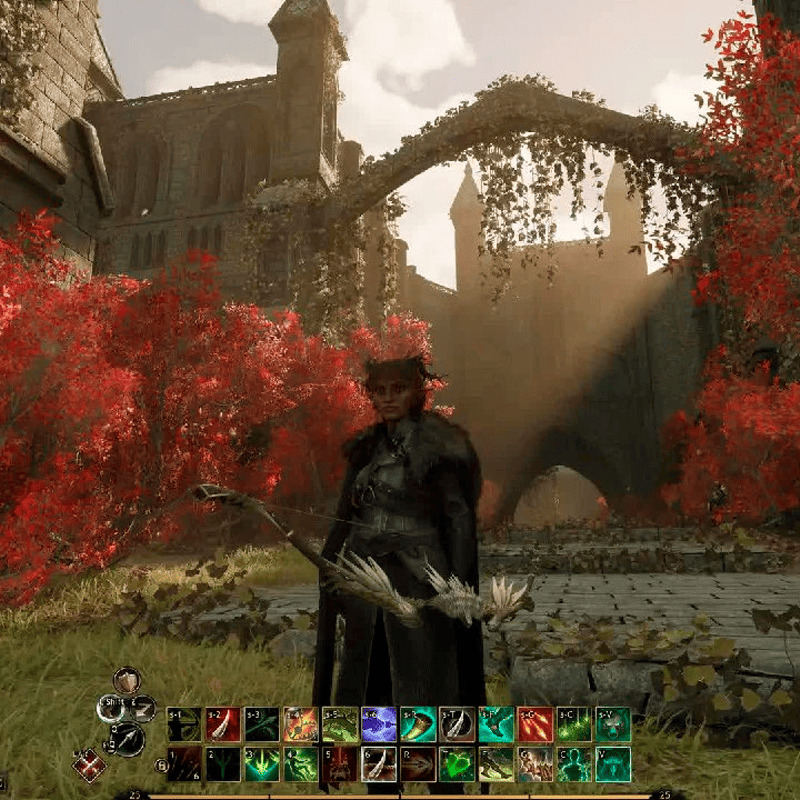Activate the green downward arrows skill

click(261, 764)
